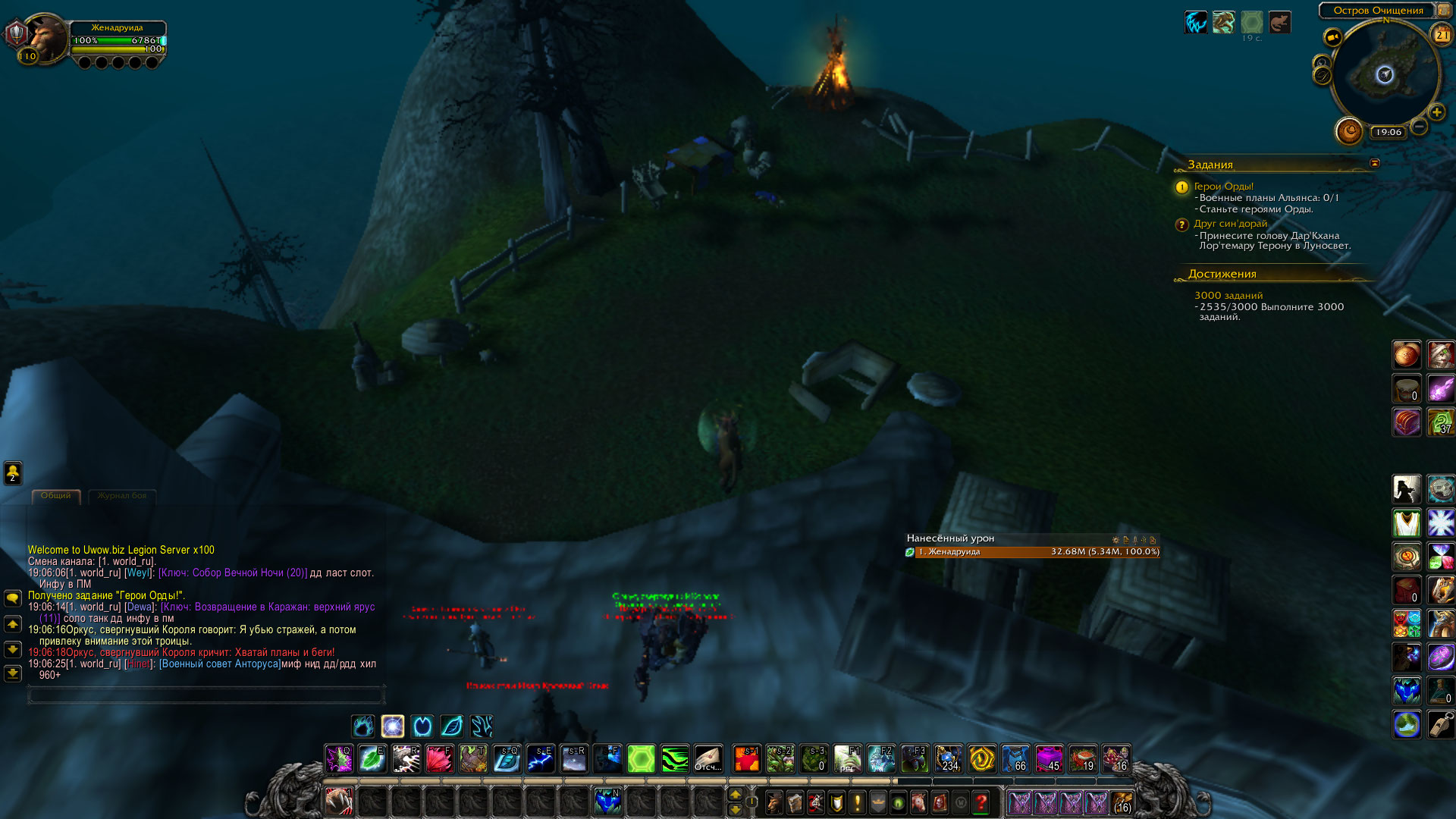Open the calendar showing day 21

tap(1441, 34)
